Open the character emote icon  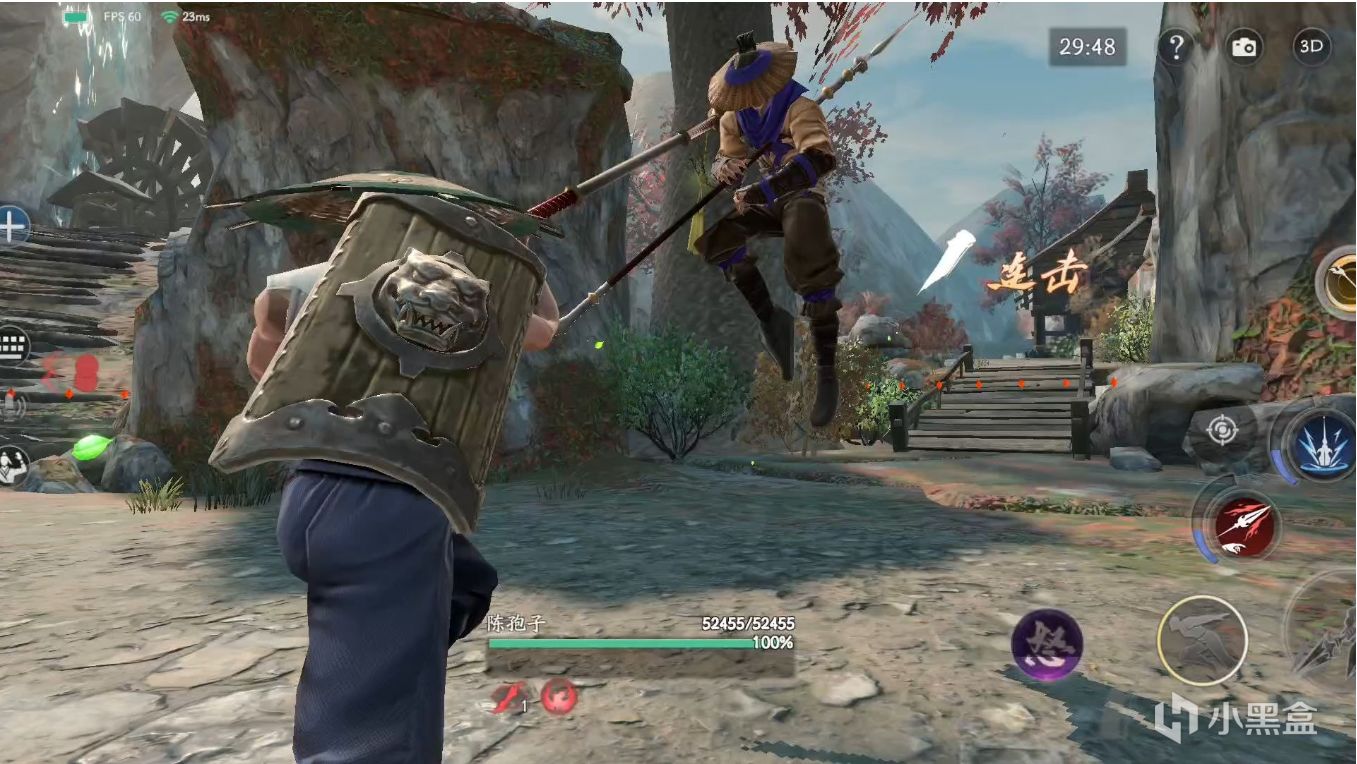tap(12, 465)
